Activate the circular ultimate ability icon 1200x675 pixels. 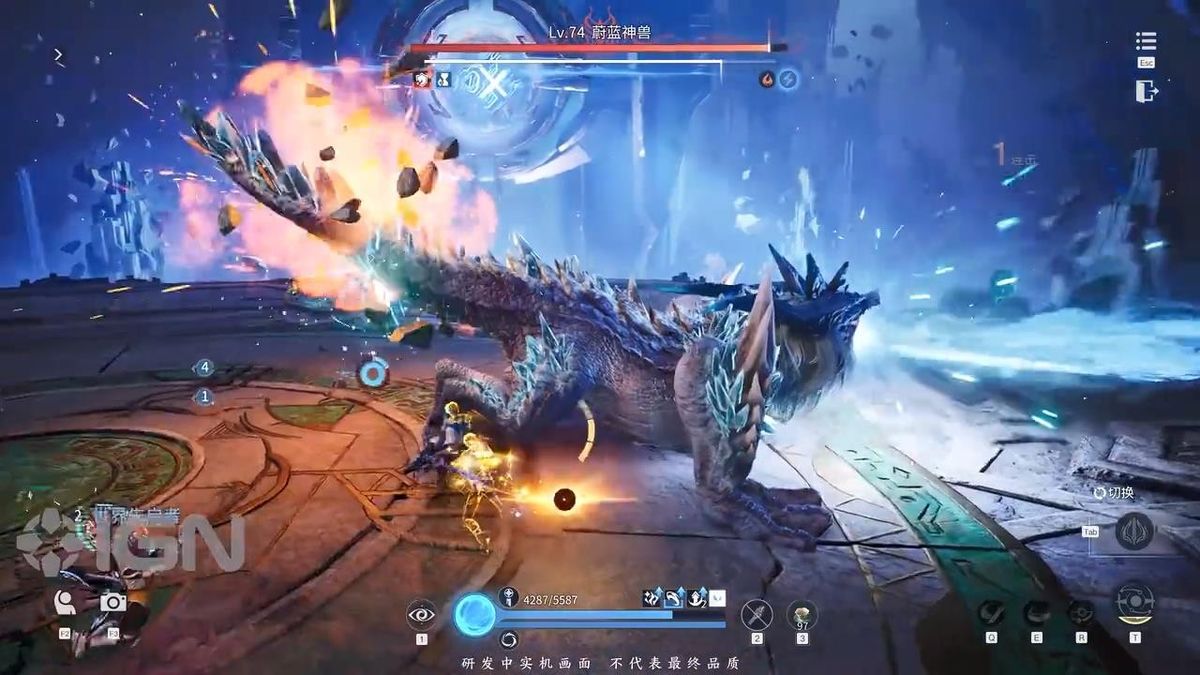point(1134,603)
